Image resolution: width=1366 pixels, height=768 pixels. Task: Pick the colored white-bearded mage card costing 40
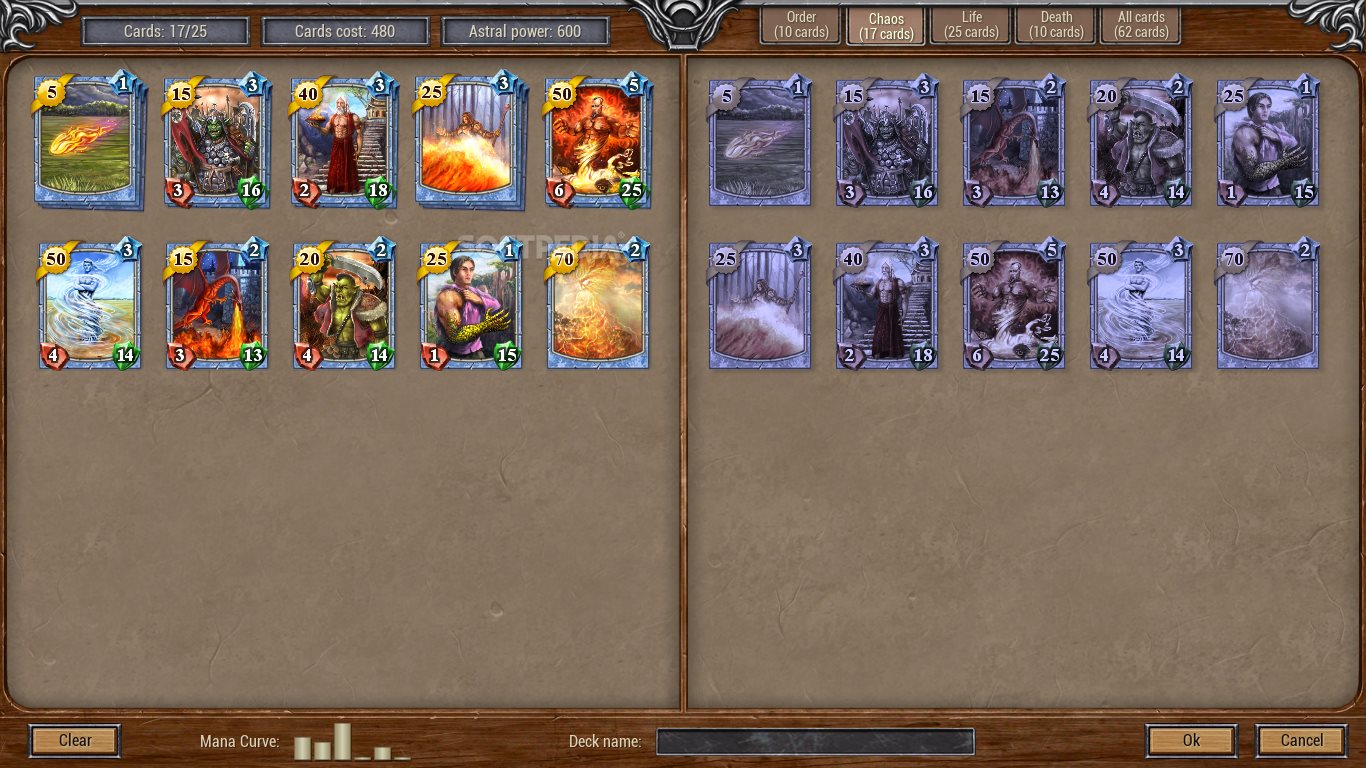(x=343, y=141)
